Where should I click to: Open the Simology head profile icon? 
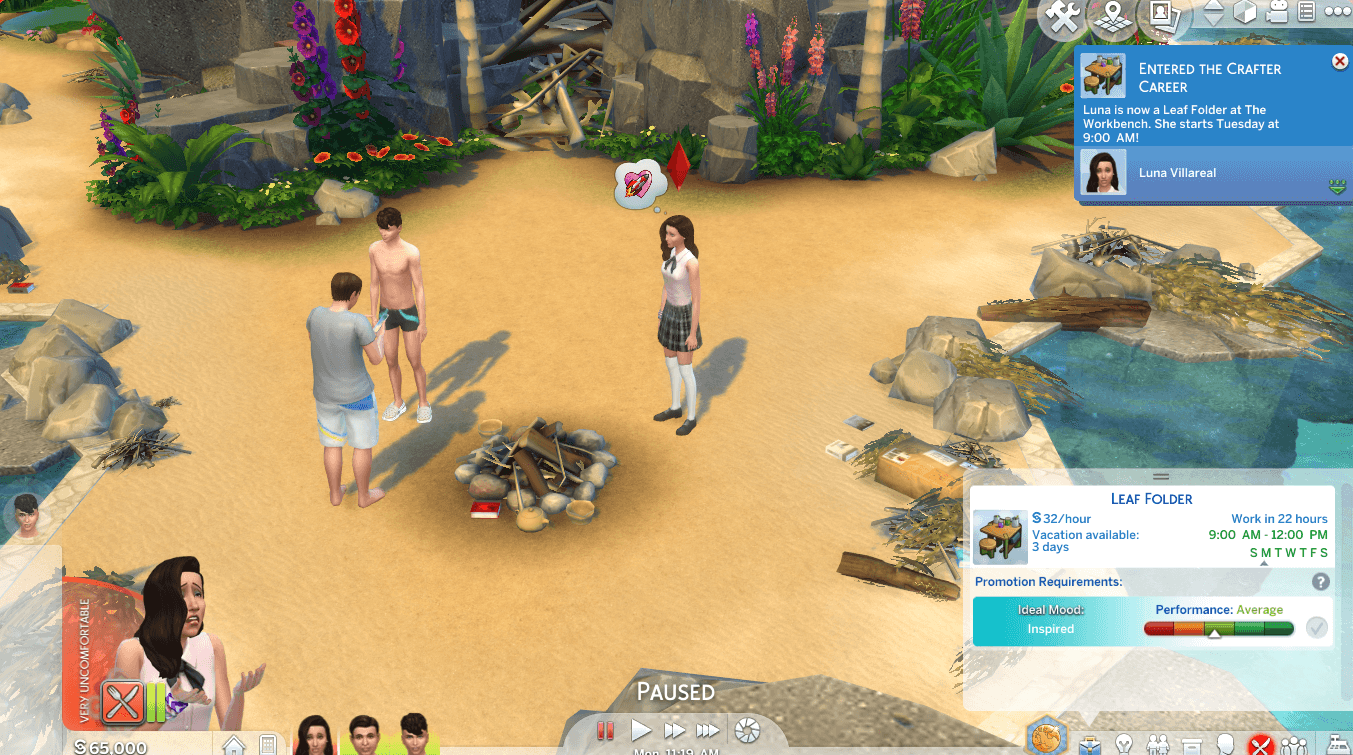click(1225, 745)
